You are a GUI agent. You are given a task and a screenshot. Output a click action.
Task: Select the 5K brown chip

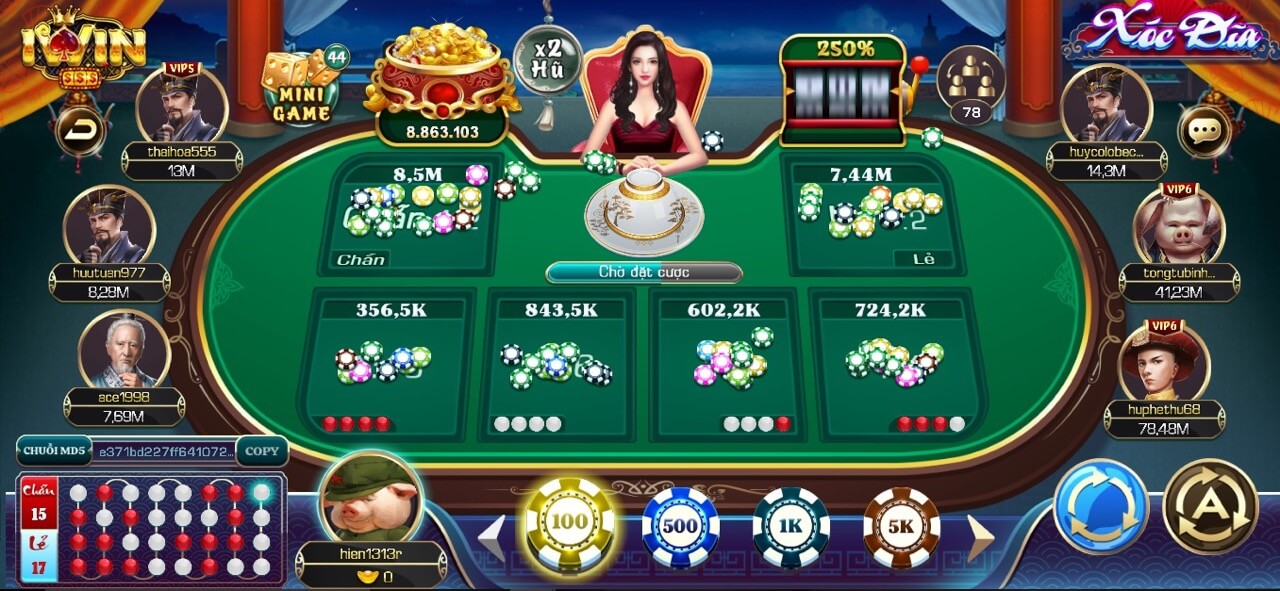pyautogui.click(x=901, y=526)
